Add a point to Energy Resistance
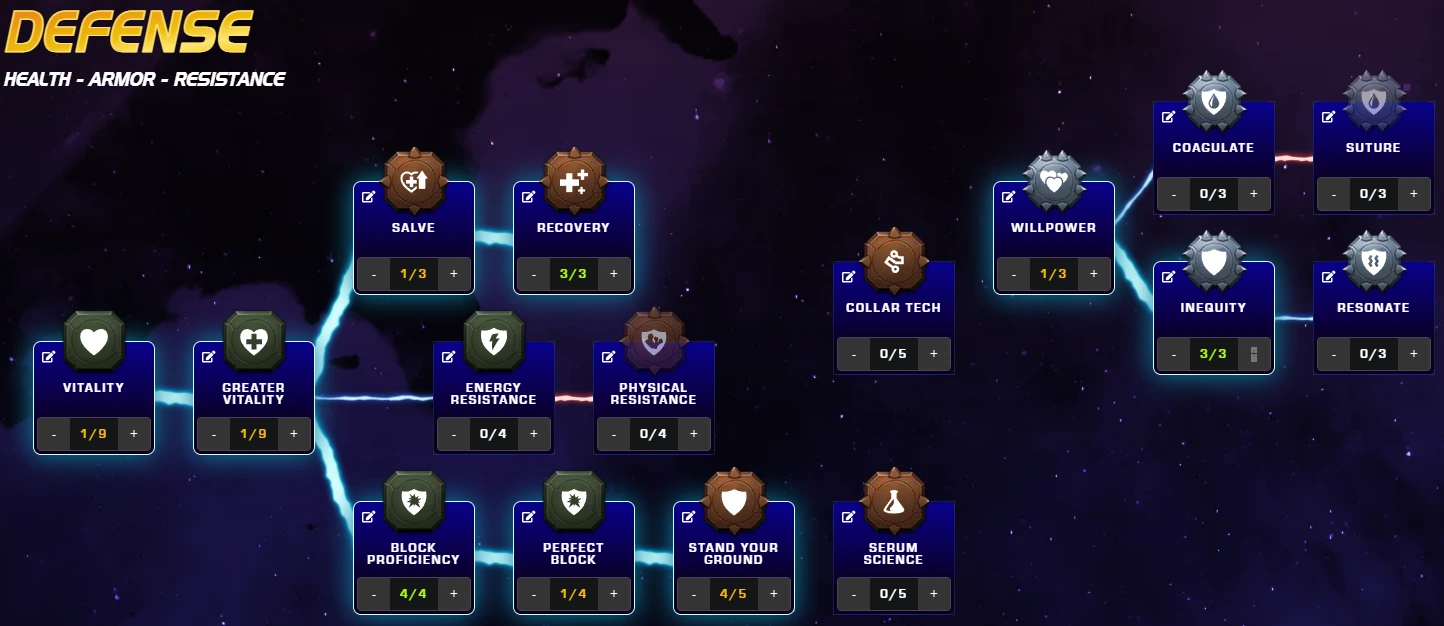Viewport: 1444px width, 626px height. (534, 434)
